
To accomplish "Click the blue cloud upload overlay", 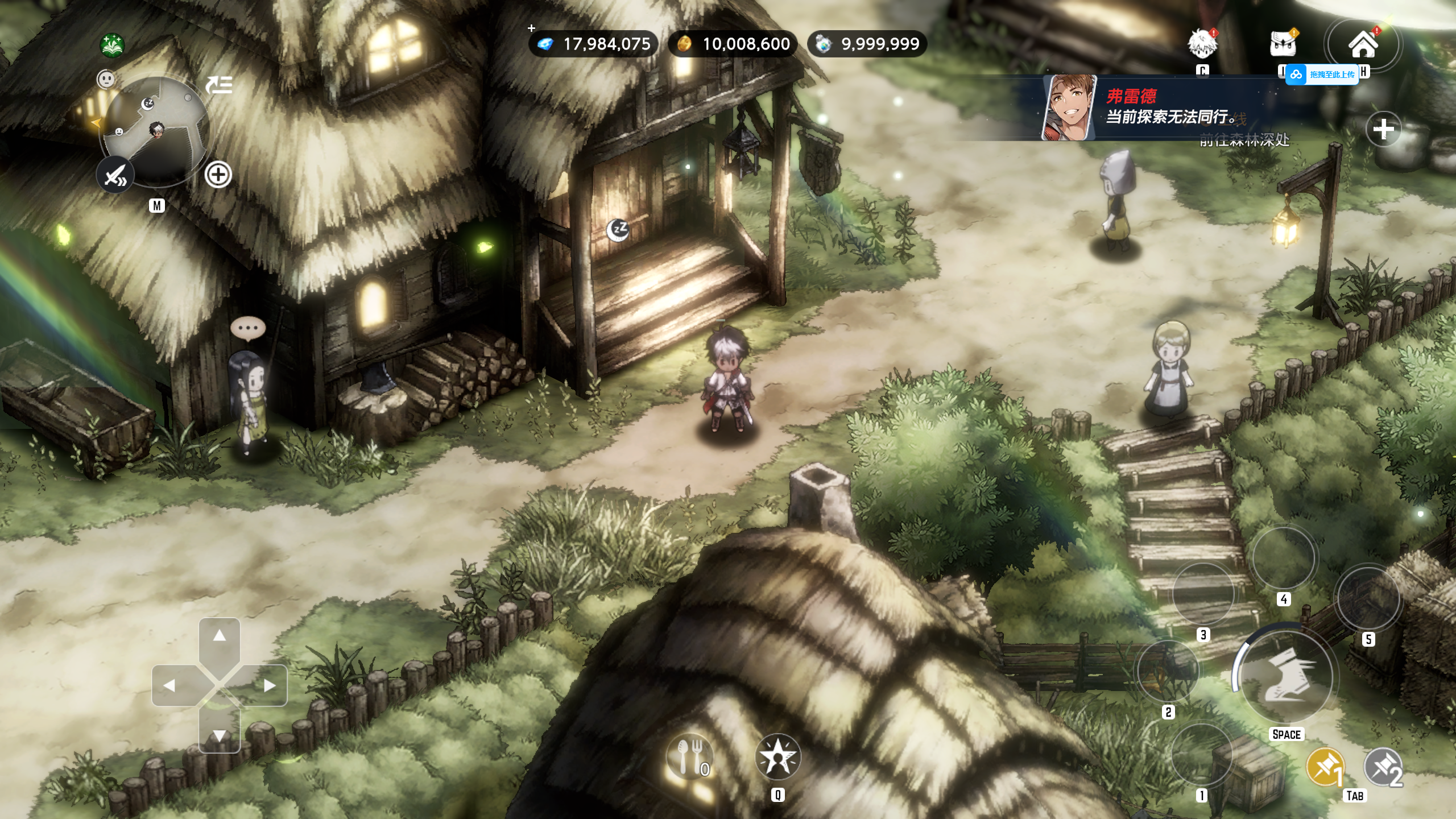I will 1322,75.
